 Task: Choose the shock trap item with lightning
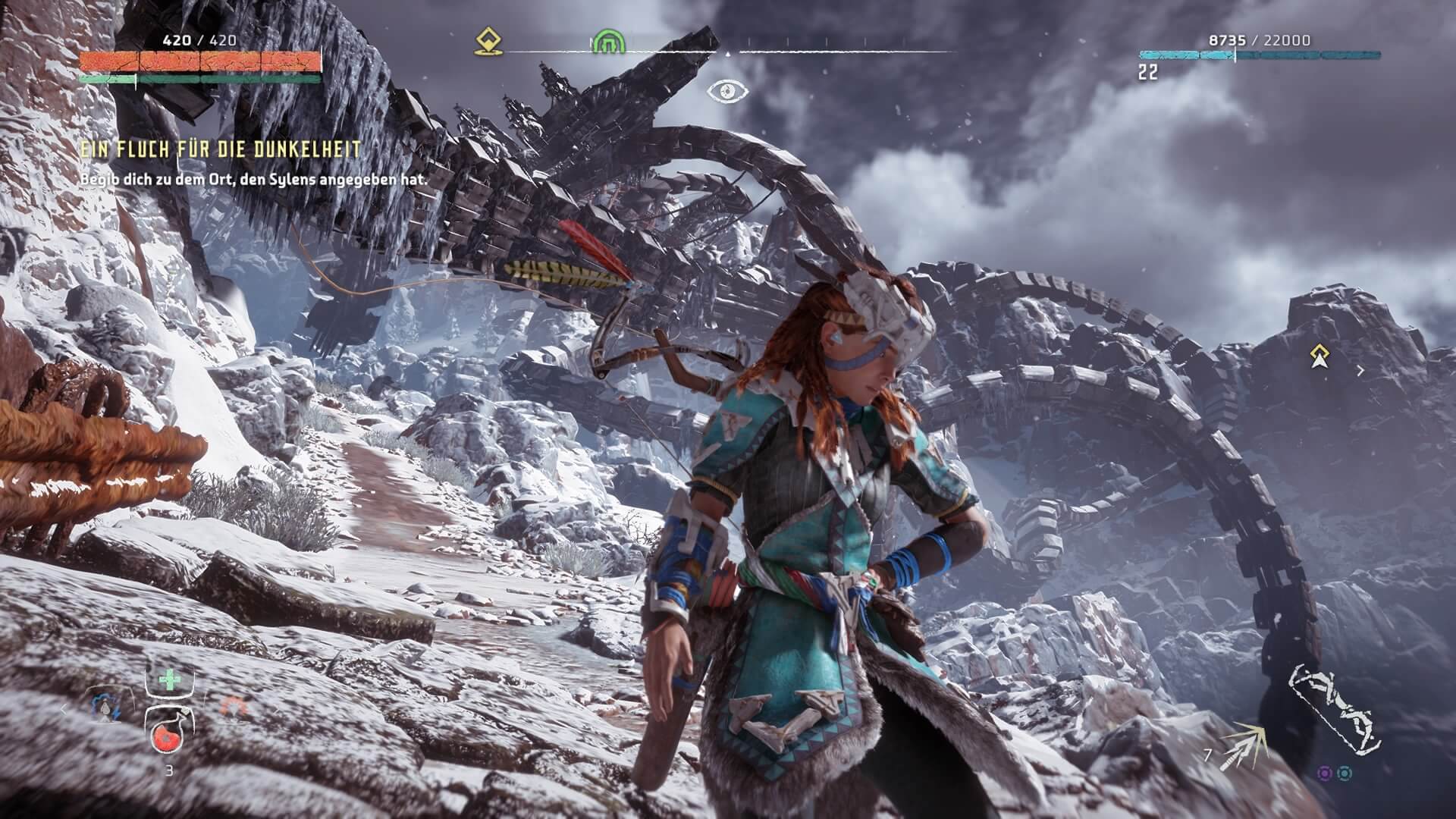point(104,709)
